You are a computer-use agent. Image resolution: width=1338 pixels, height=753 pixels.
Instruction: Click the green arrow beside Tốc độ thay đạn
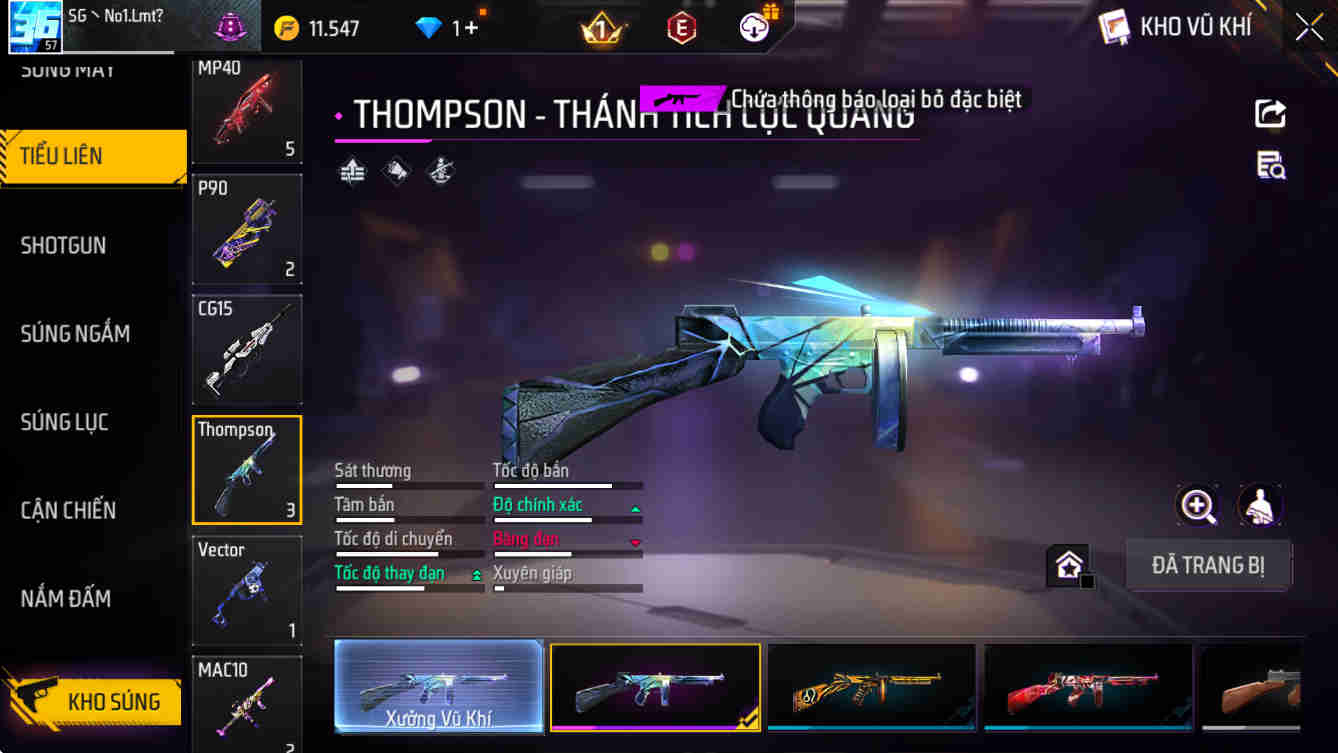(x=477, y=574)
